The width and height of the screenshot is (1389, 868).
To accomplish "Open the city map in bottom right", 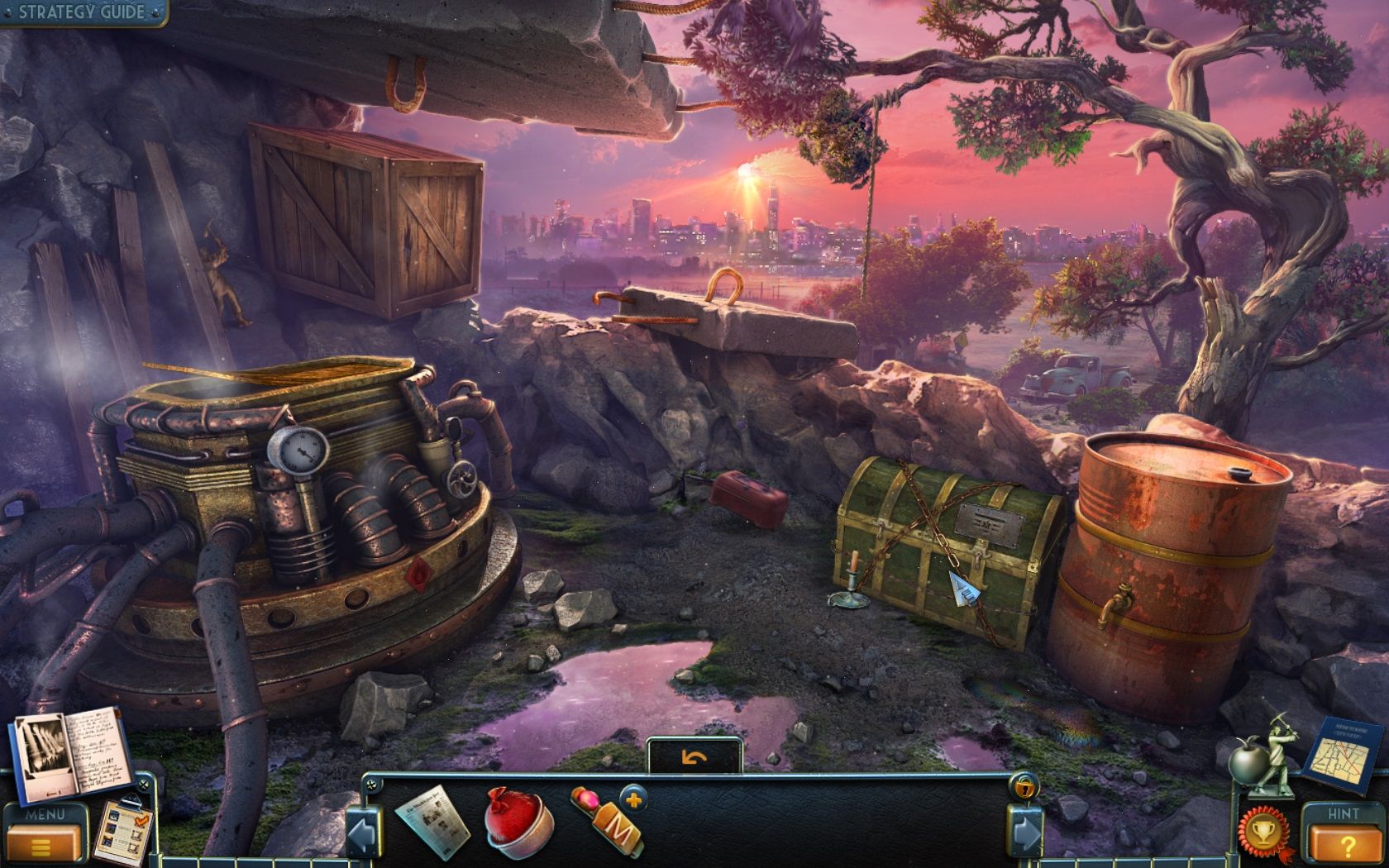I will (x=1344, y=752).
